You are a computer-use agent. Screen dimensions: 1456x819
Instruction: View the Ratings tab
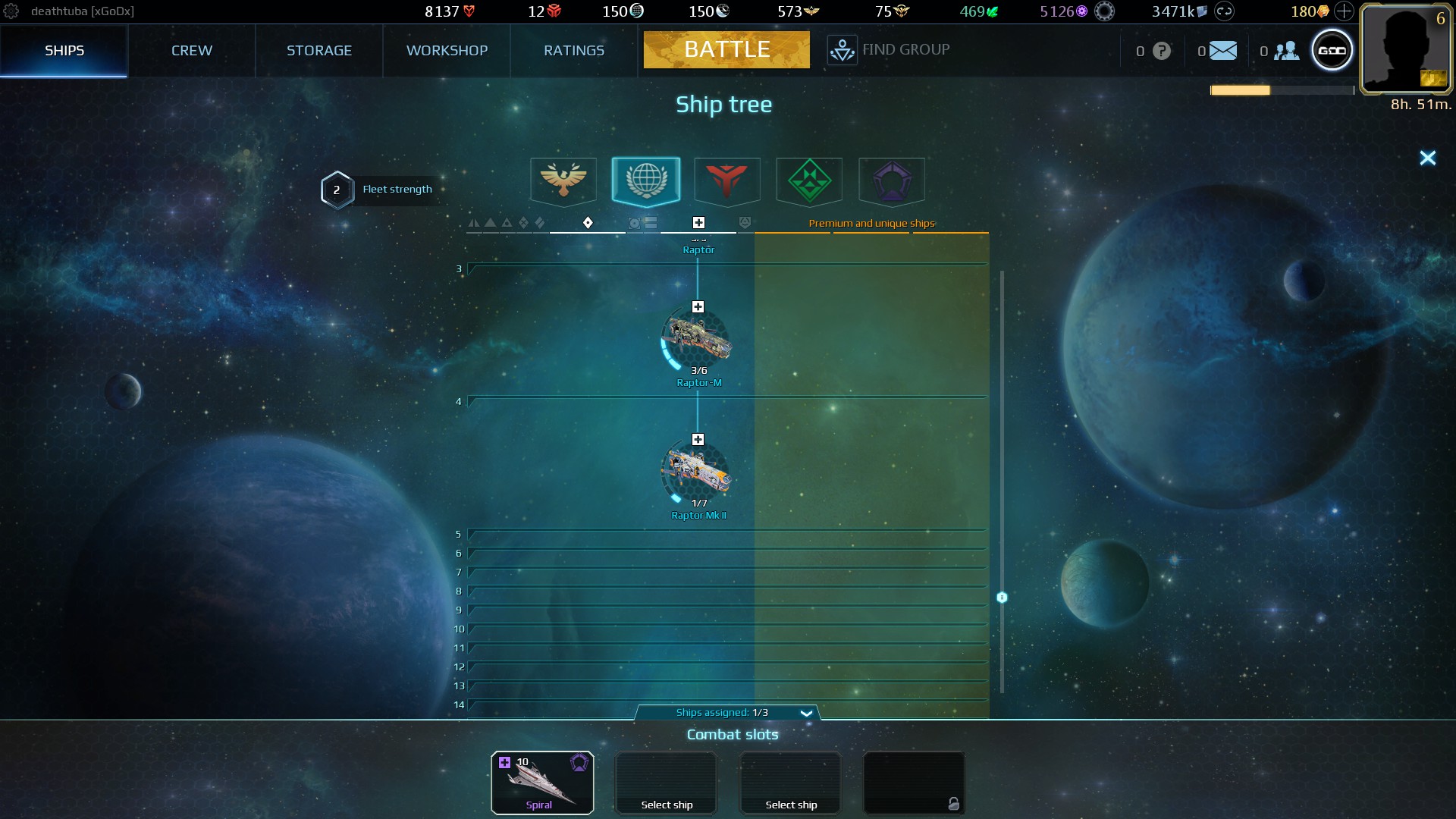(573, 50)
